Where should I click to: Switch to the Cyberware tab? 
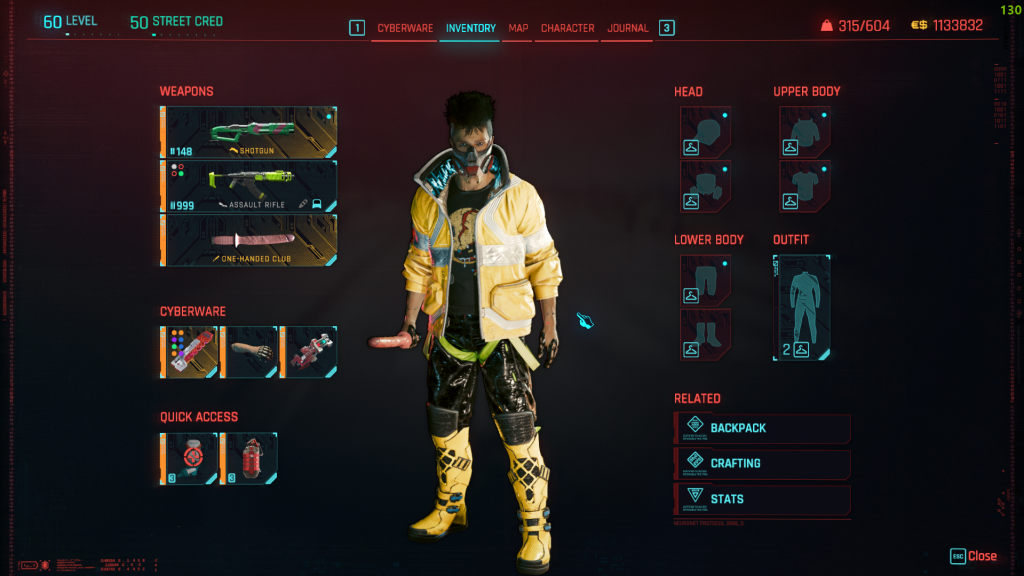tap(405, 28)
